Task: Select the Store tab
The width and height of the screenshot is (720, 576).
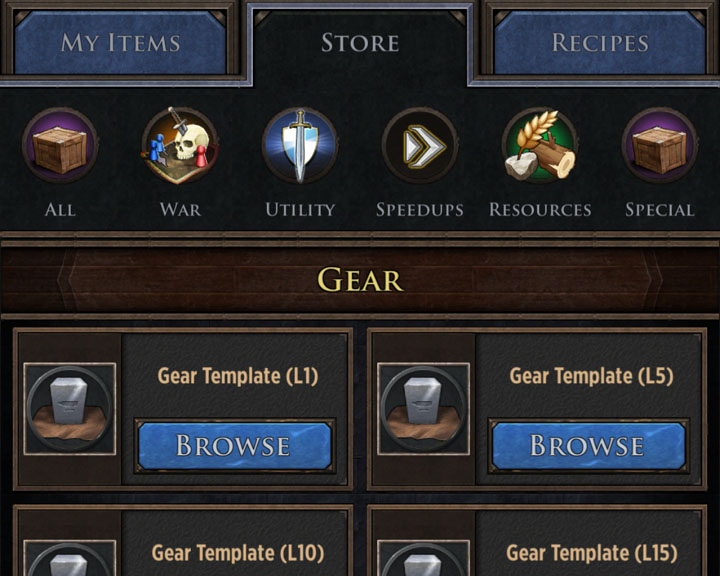Action: tap(360, 43)
